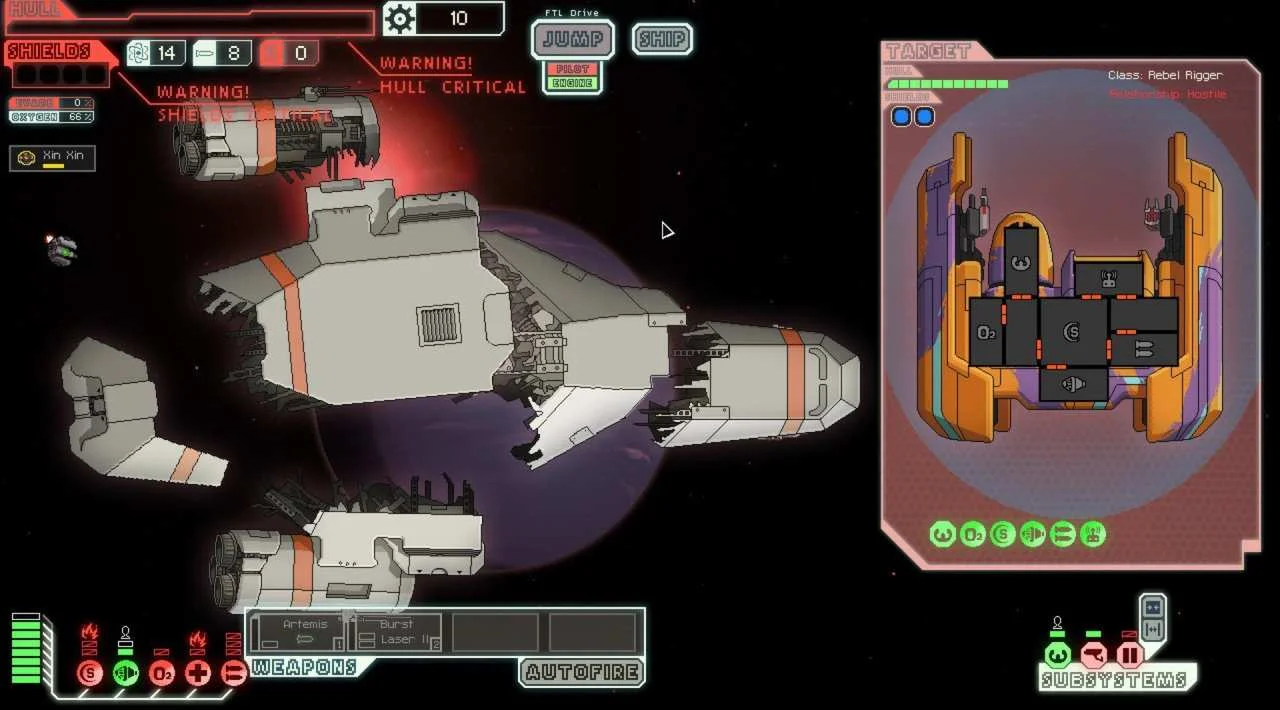Select the piloting subsystem icon
This screenshot has height=710, width=1280.
pyautogui.click(x=1057, y=656)
